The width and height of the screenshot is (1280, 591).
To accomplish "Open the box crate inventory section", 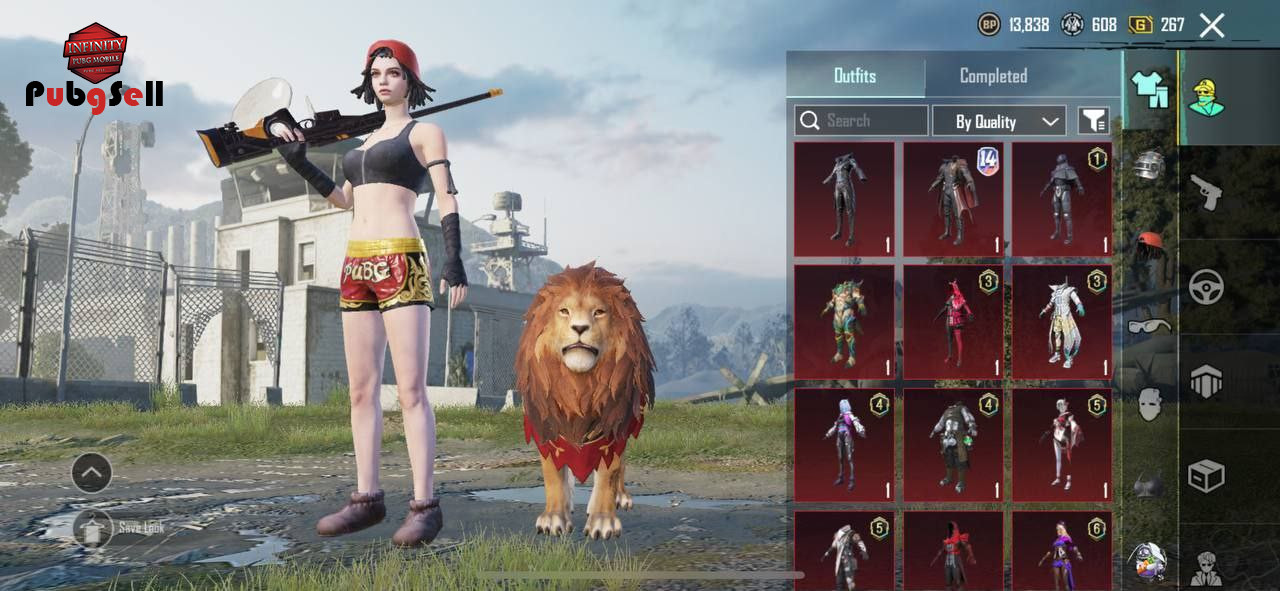I will (x=1206, y=476).
